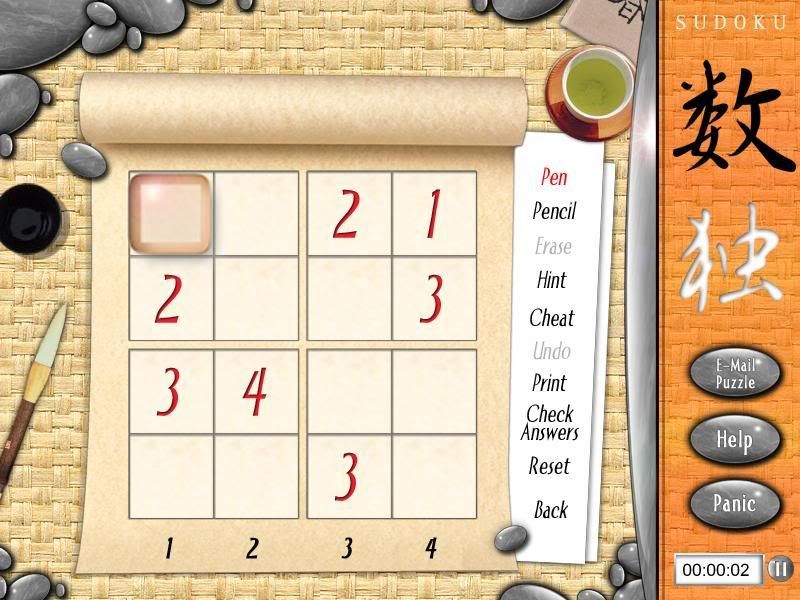Choose the Erase option

[x=553, y=246]
